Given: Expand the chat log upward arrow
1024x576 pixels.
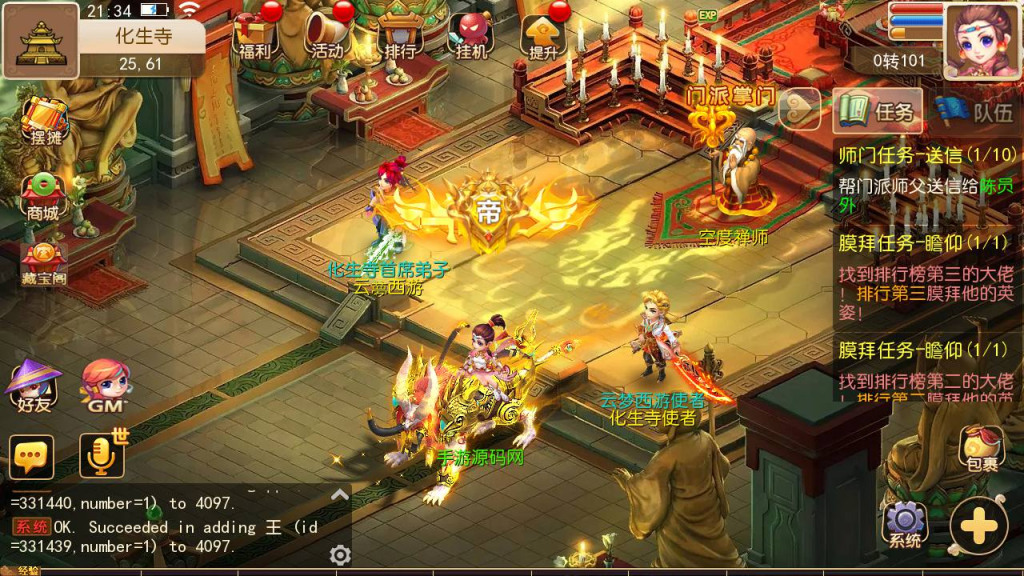Looking at the screenshot, I should pos(340,495).
